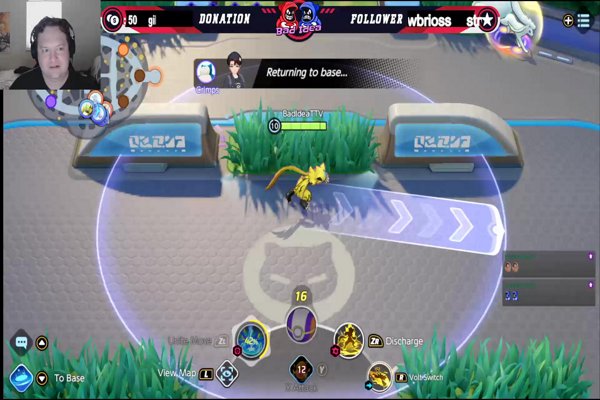Use the Volt Switch move

point(379,377)
